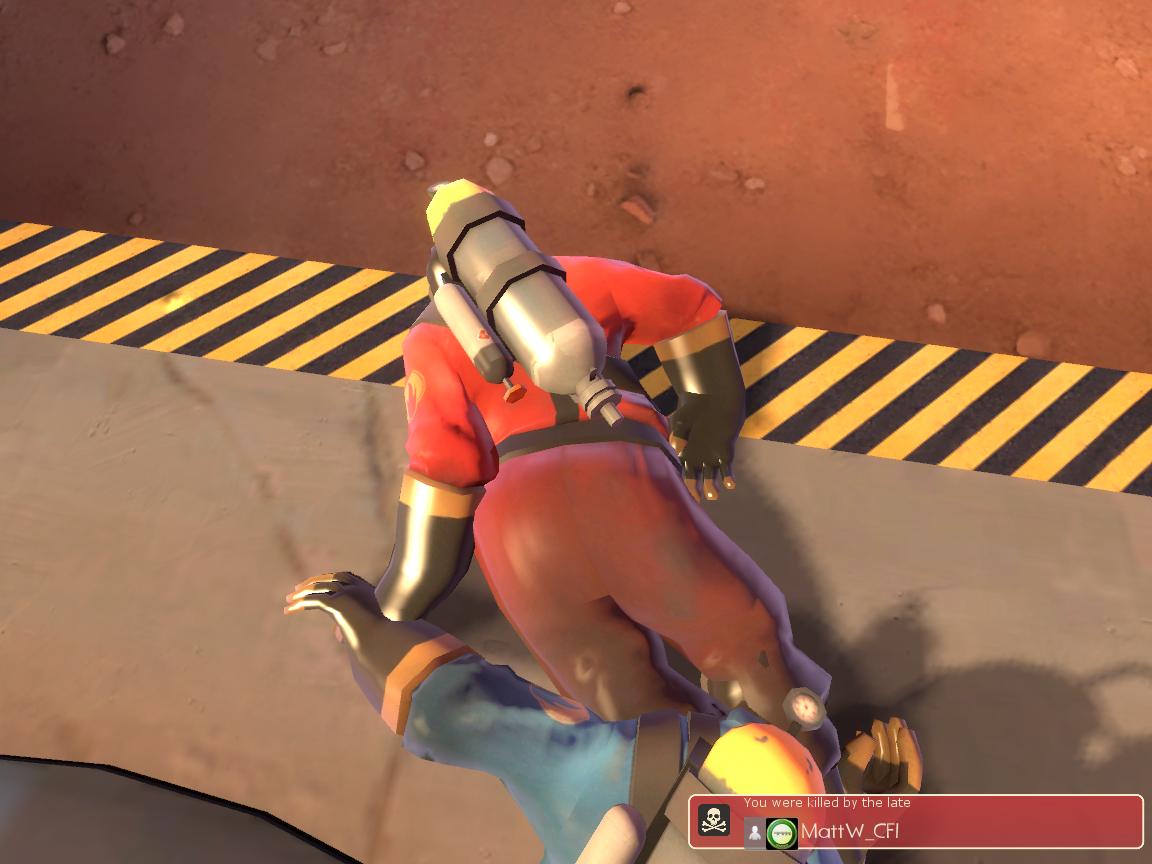
Task: Click the skull and crossbones death icon
Action: 714,821
